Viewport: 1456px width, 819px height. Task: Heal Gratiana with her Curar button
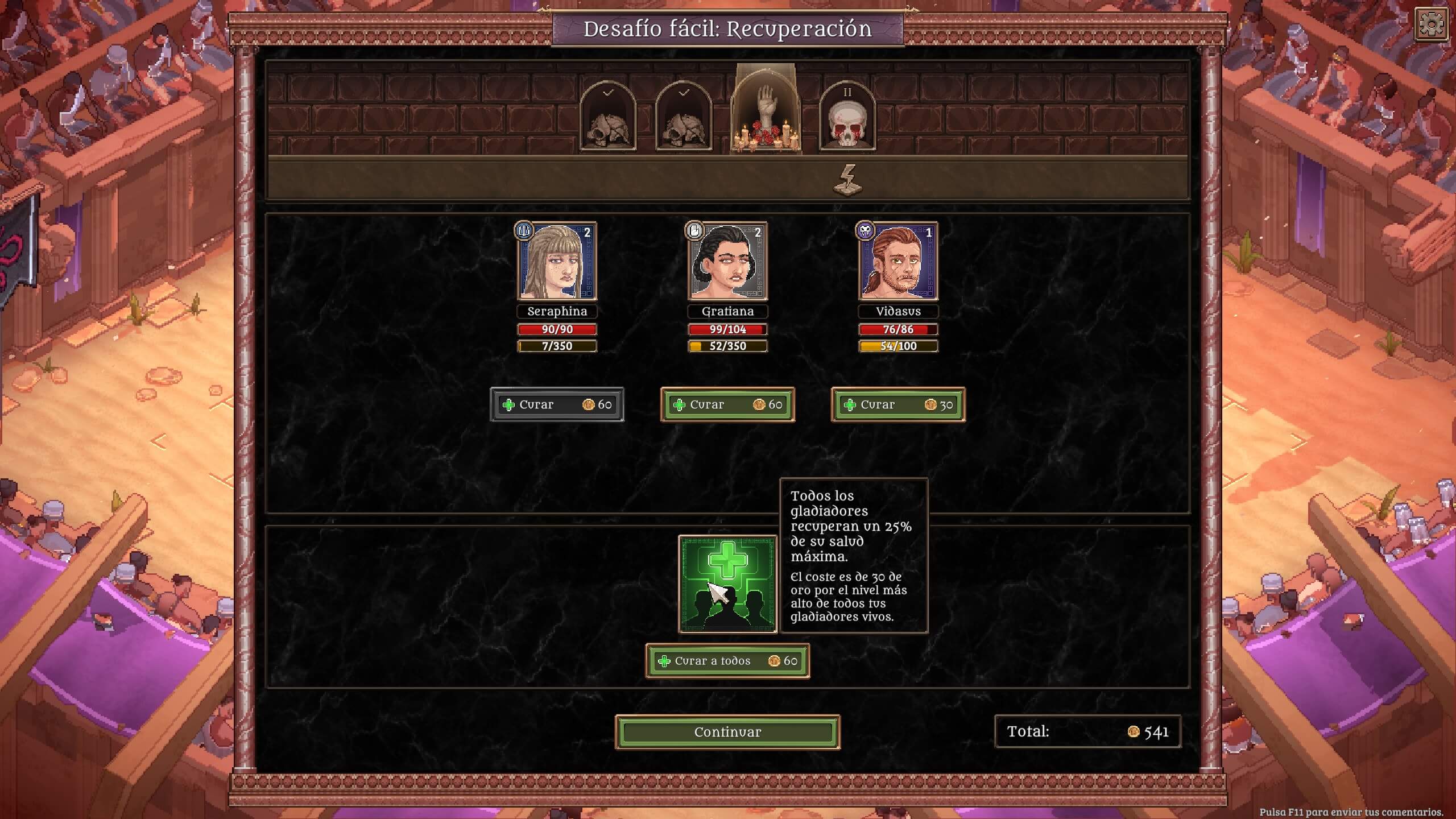[727, 404]
